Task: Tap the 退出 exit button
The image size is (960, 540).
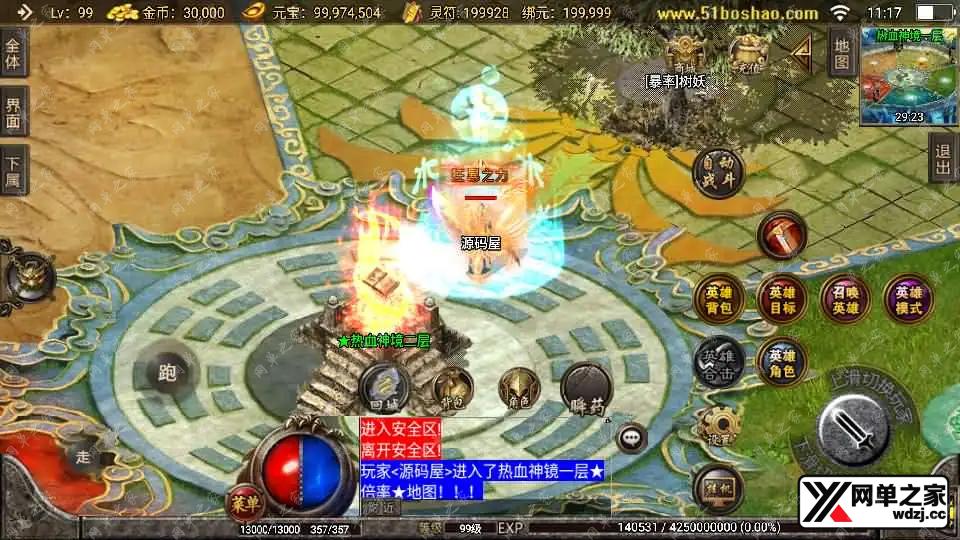Action: (942, 159)
